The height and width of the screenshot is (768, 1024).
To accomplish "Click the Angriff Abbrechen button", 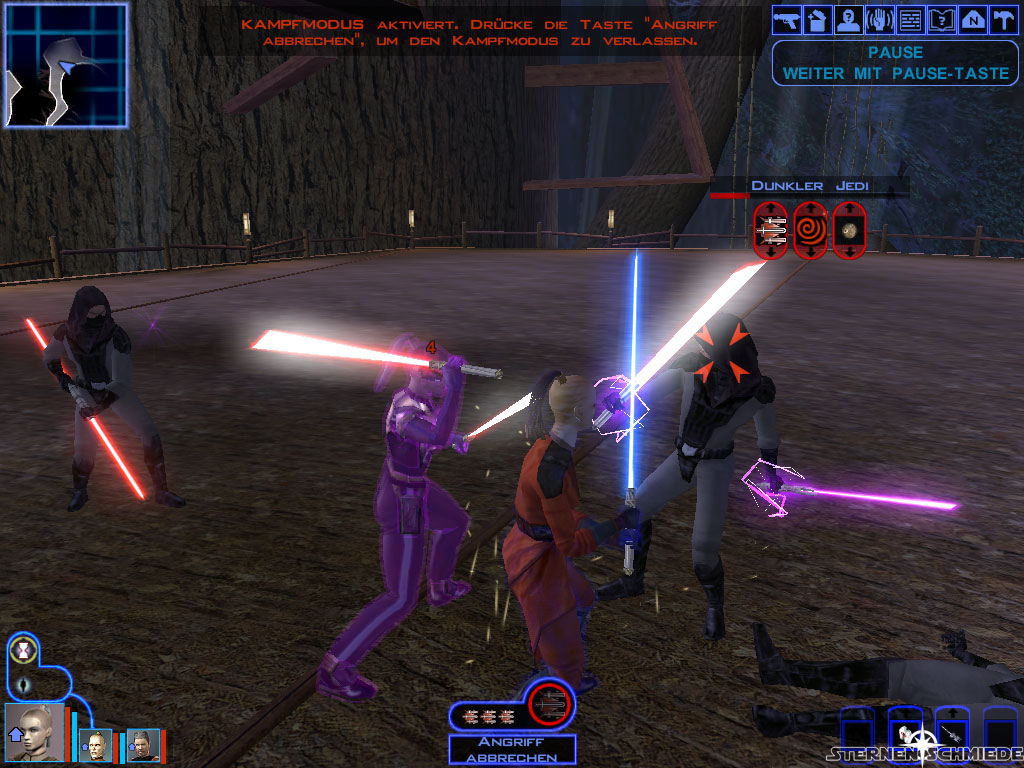I will (512, 750).
